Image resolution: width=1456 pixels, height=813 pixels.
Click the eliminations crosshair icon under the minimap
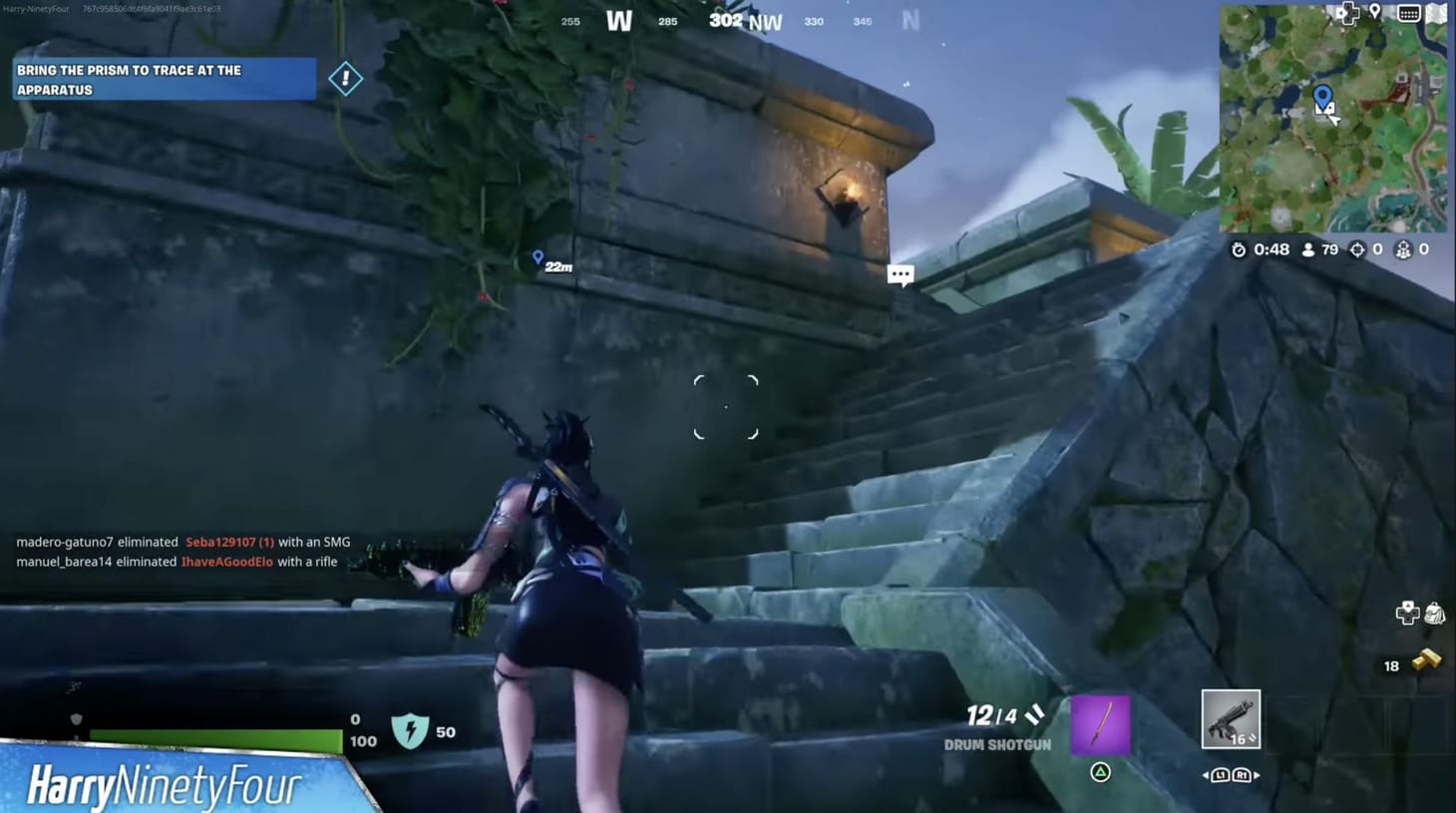coord(1357,249)
